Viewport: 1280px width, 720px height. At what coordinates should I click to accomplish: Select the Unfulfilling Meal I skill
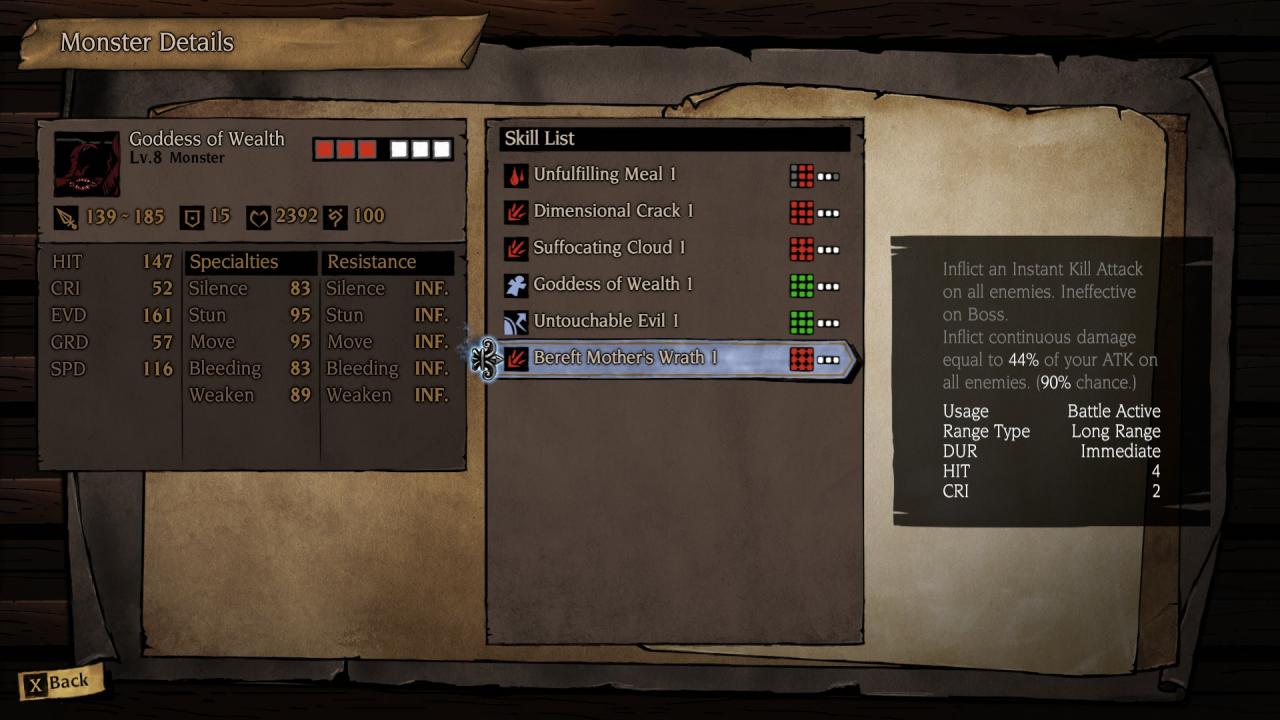click(605, 175)
